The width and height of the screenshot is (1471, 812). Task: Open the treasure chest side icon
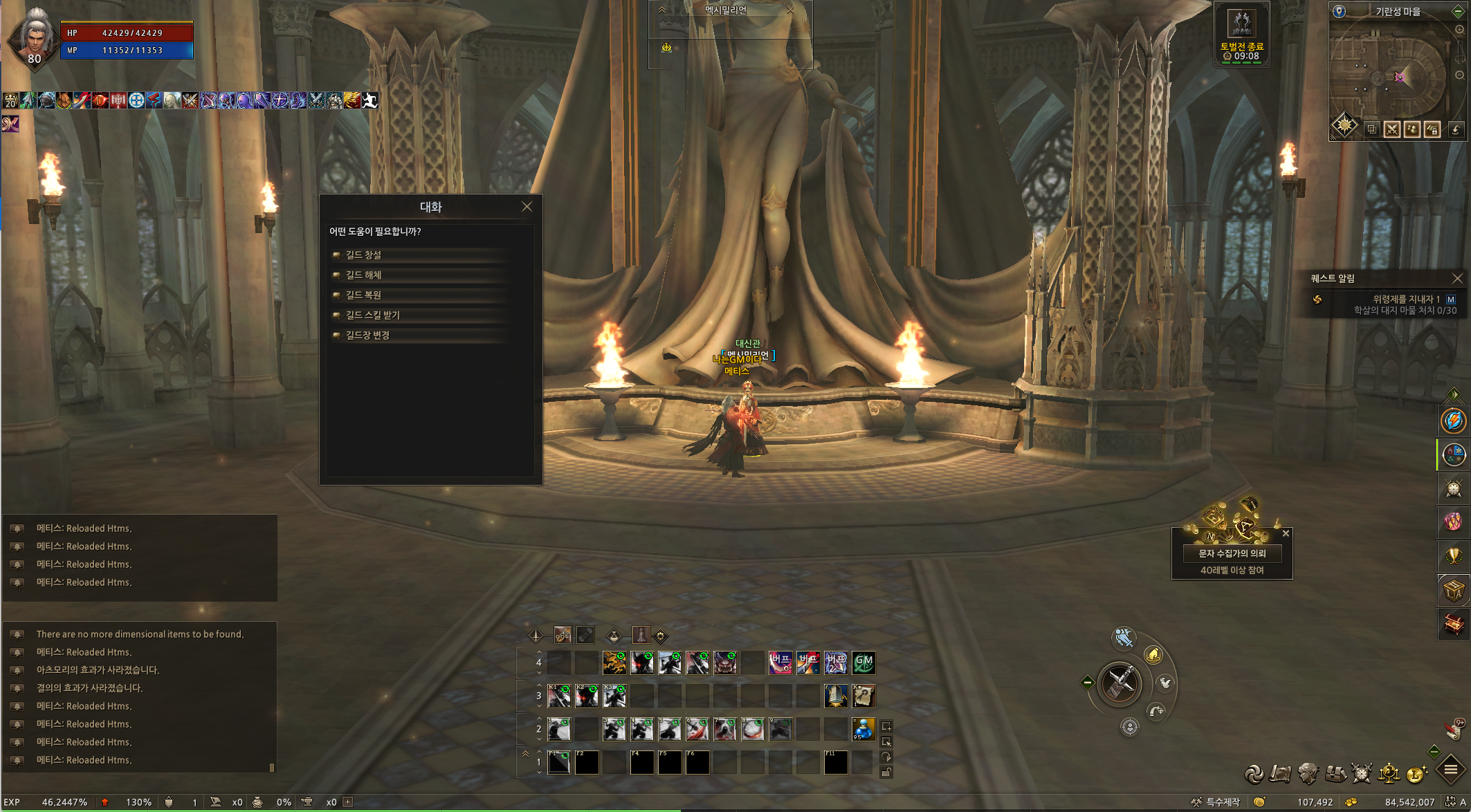point(1453,624)
